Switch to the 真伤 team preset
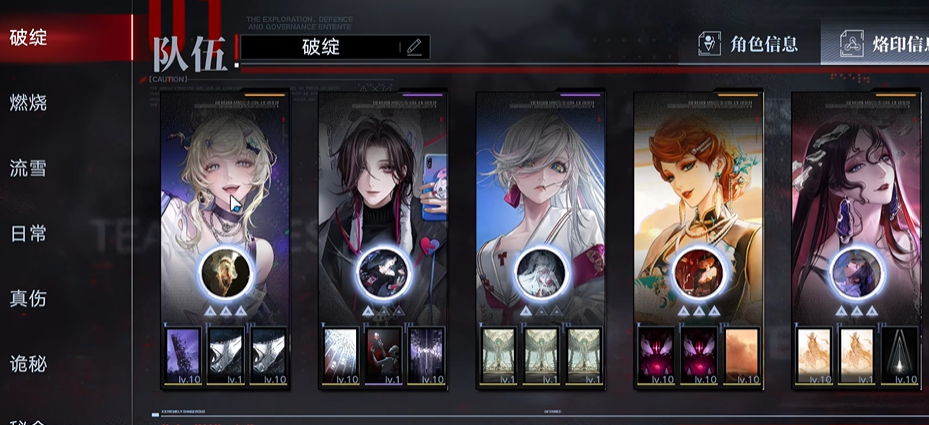Viewport: 929px width, 425px height. coord(30,298)
